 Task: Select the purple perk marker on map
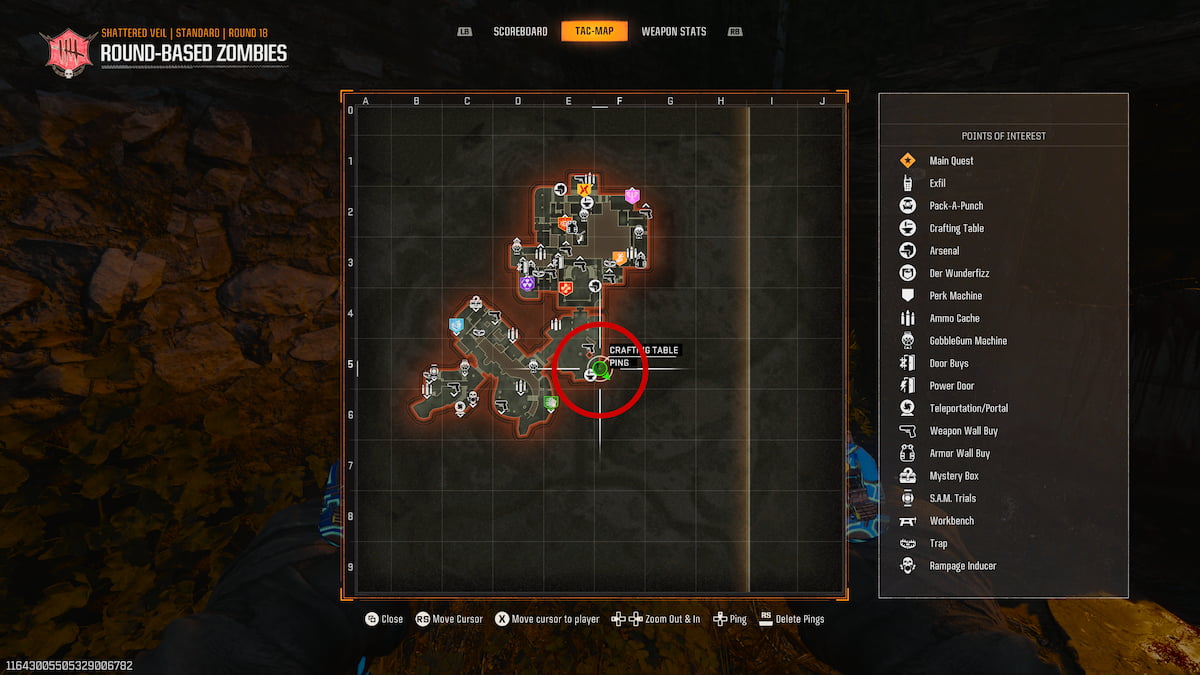526,284
